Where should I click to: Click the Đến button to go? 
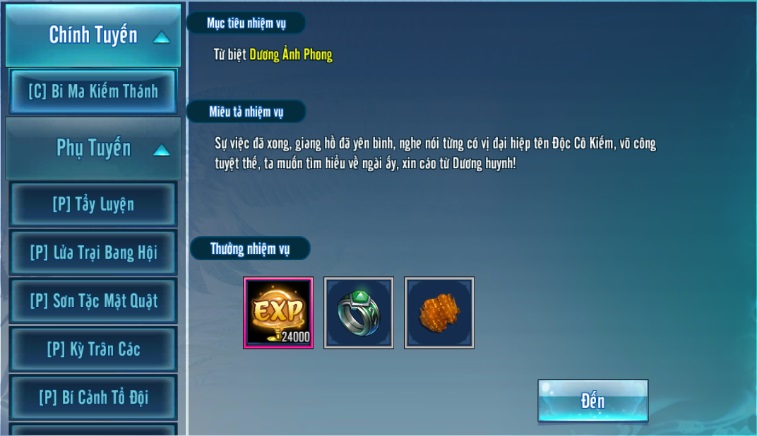click(593, 401)
